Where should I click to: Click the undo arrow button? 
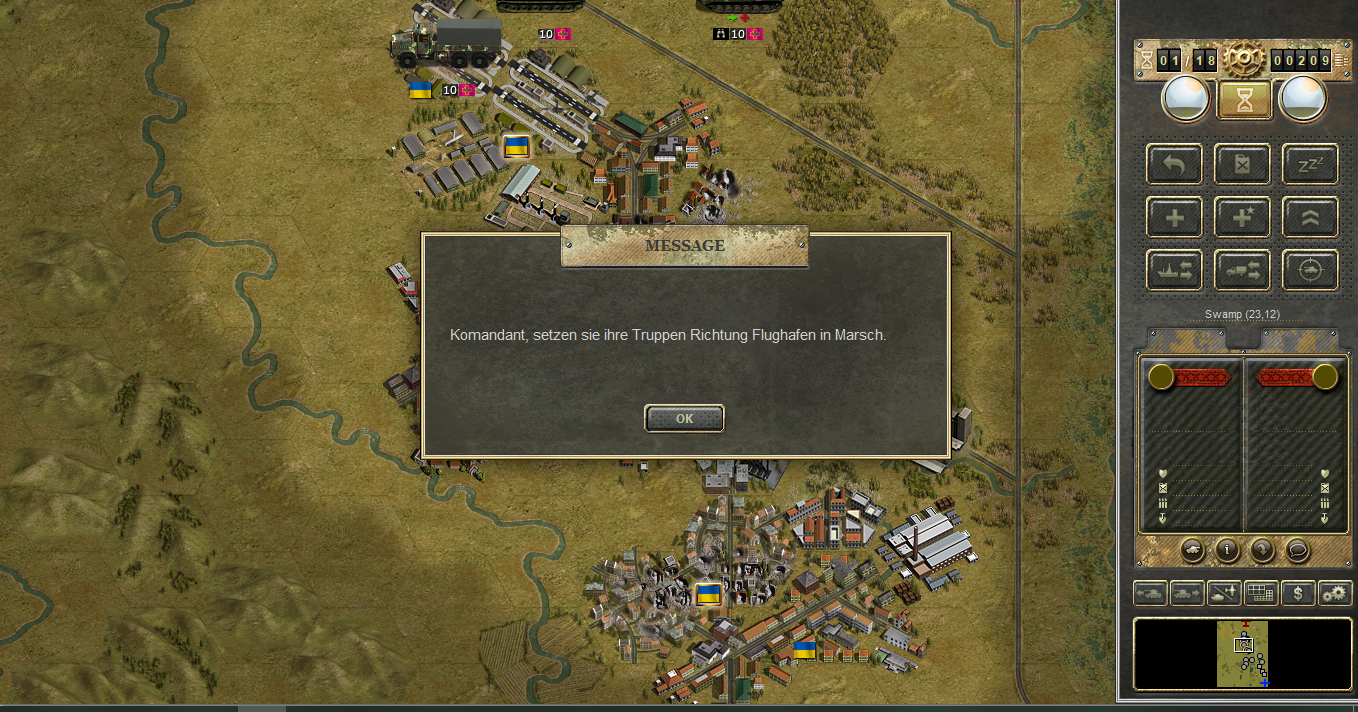(1175, 164)
